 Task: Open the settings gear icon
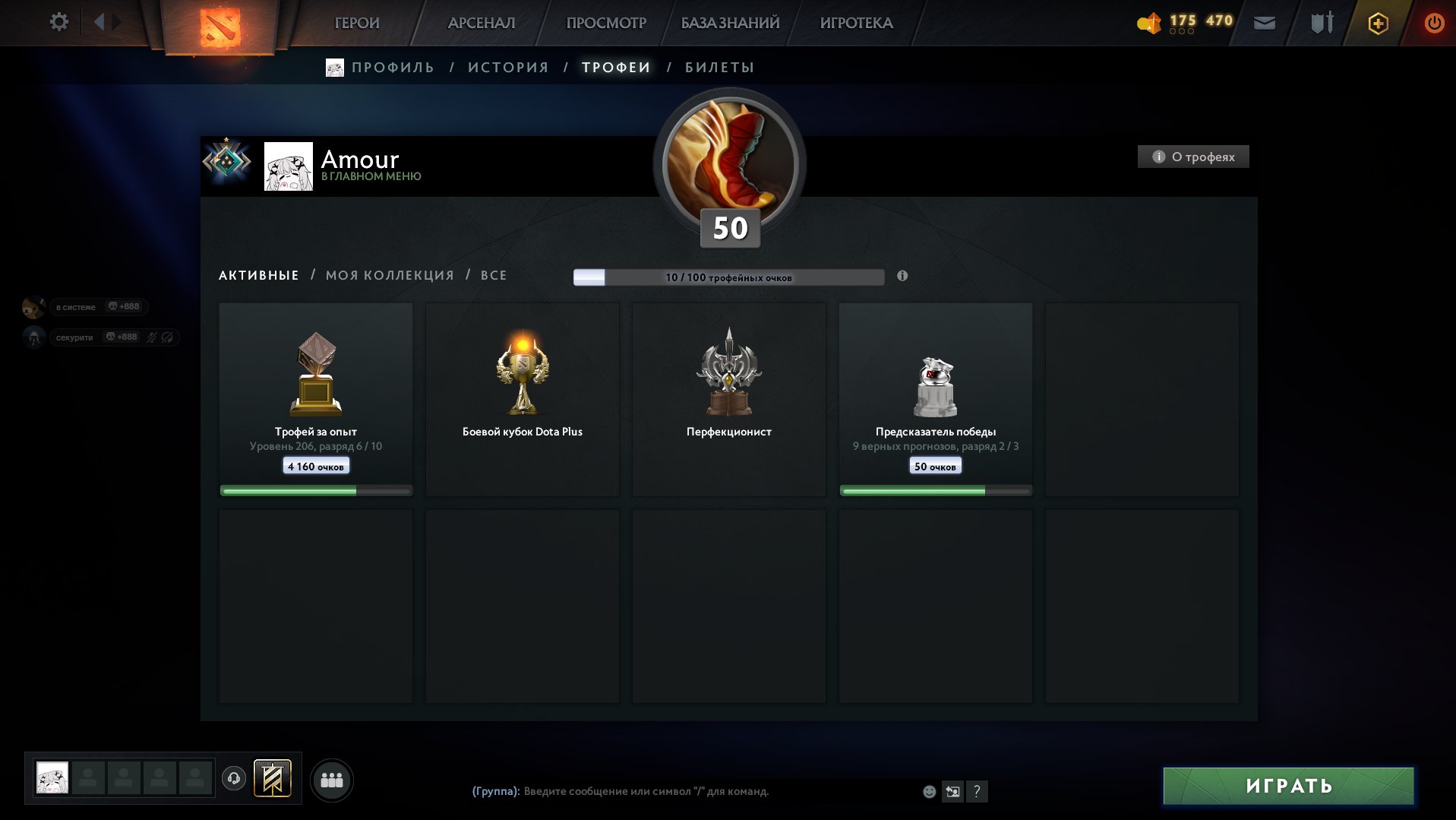(x=58, y=22)
